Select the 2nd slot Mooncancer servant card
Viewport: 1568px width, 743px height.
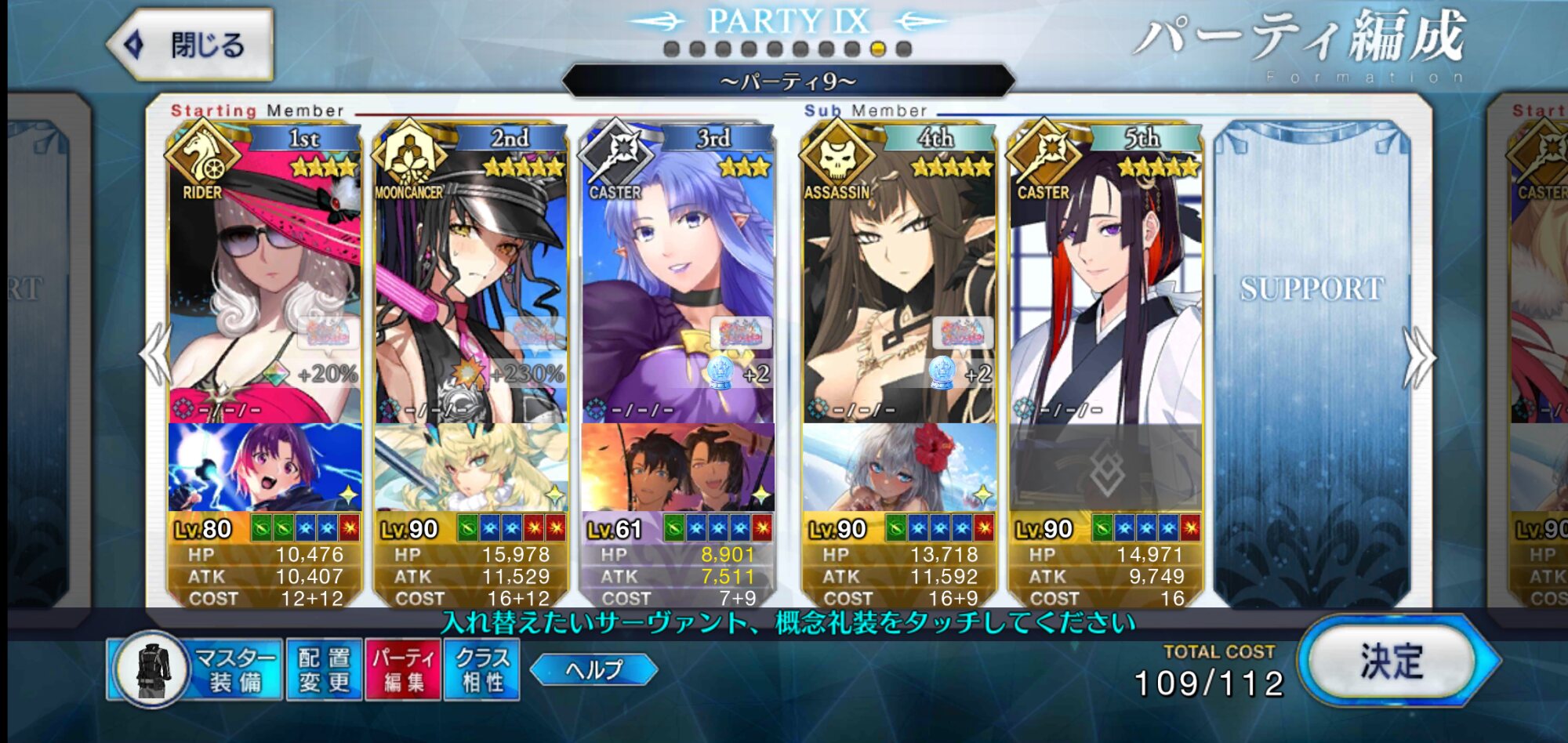click(x=471, y=282)
